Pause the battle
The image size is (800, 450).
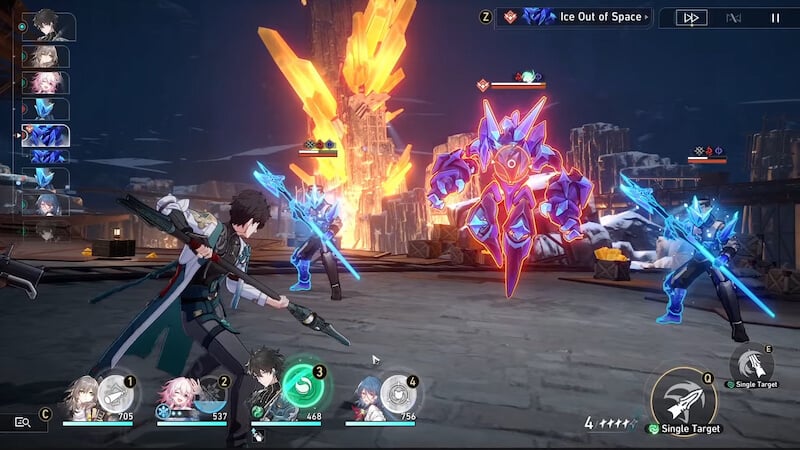(775, 17)
